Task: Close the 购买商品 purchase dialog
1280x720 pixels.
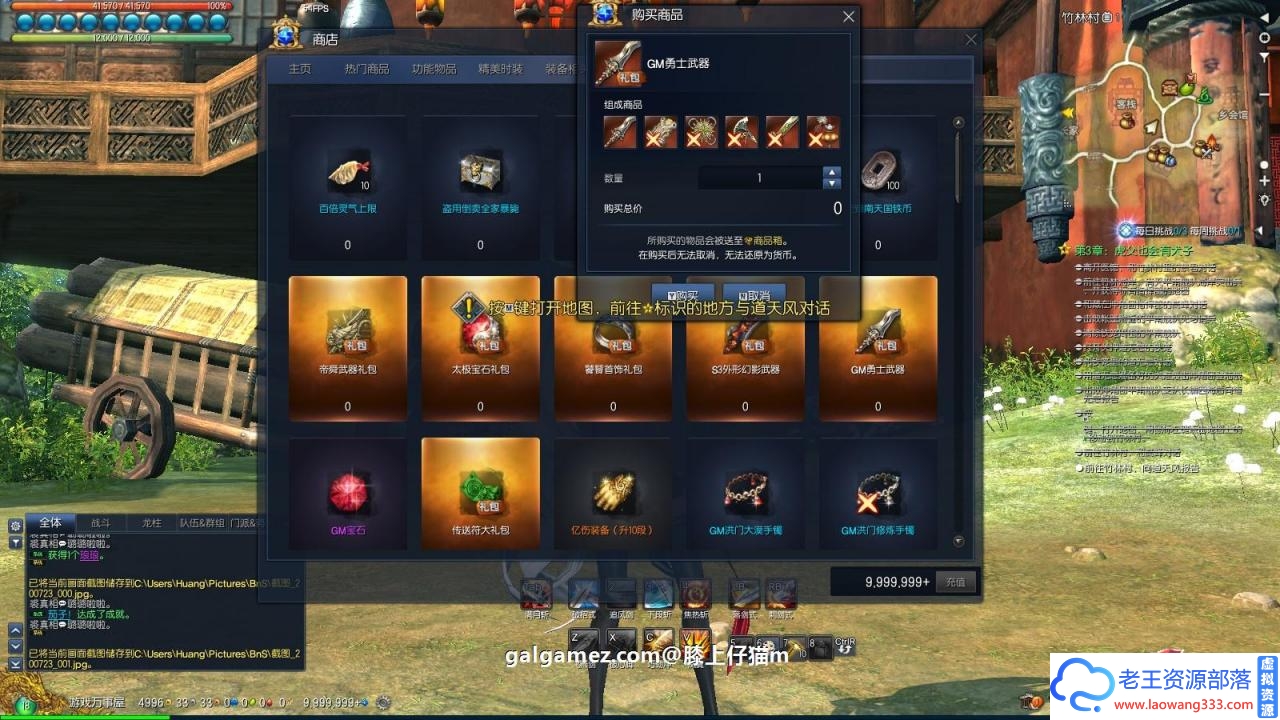Action: click(x=849, y=16)
